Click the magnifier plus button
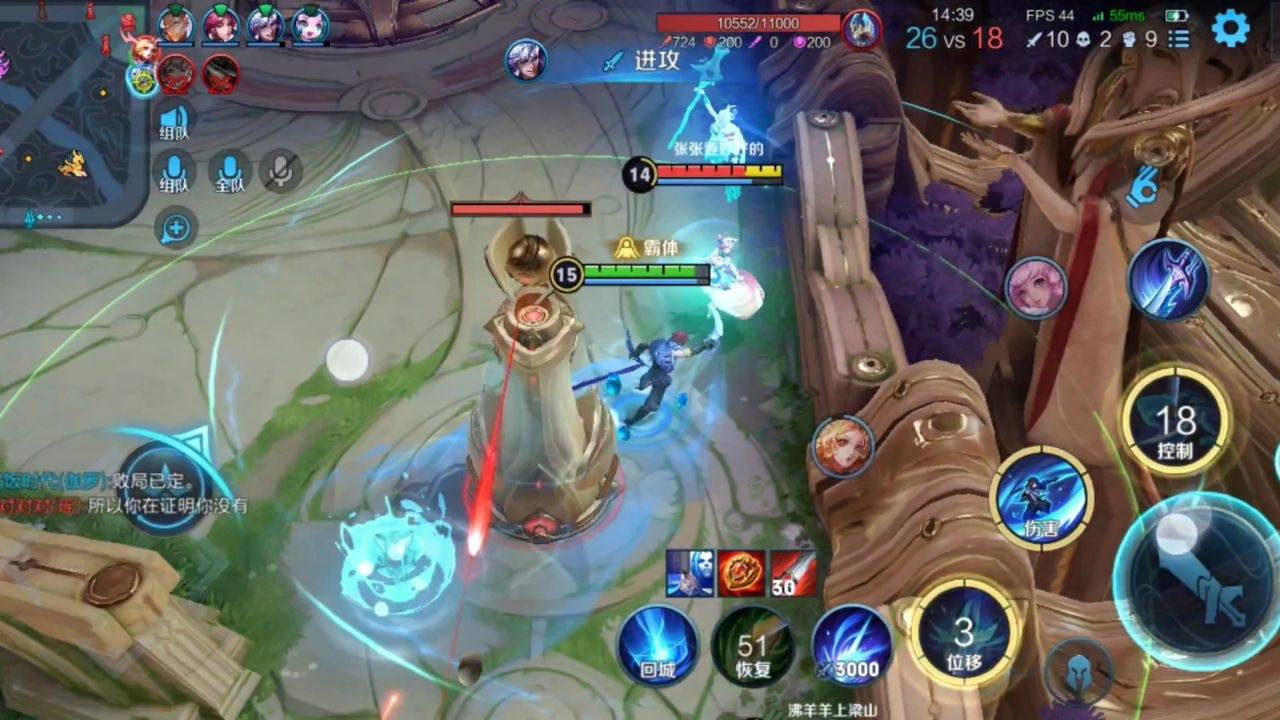Screen dimensions: 1280x720 pyautogui.click(x=175, y=229)
